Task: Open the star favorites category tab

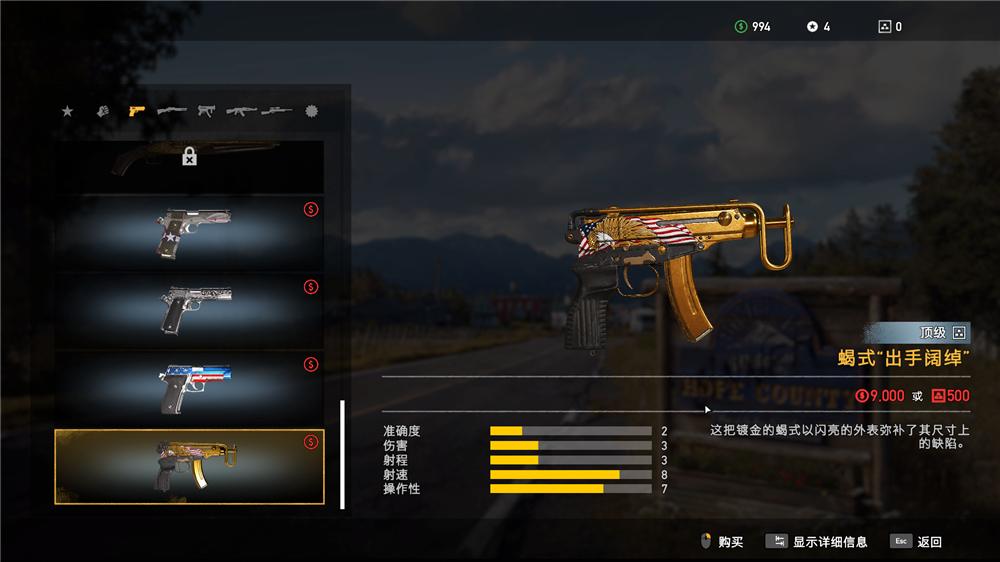Action: pos(68,111)
